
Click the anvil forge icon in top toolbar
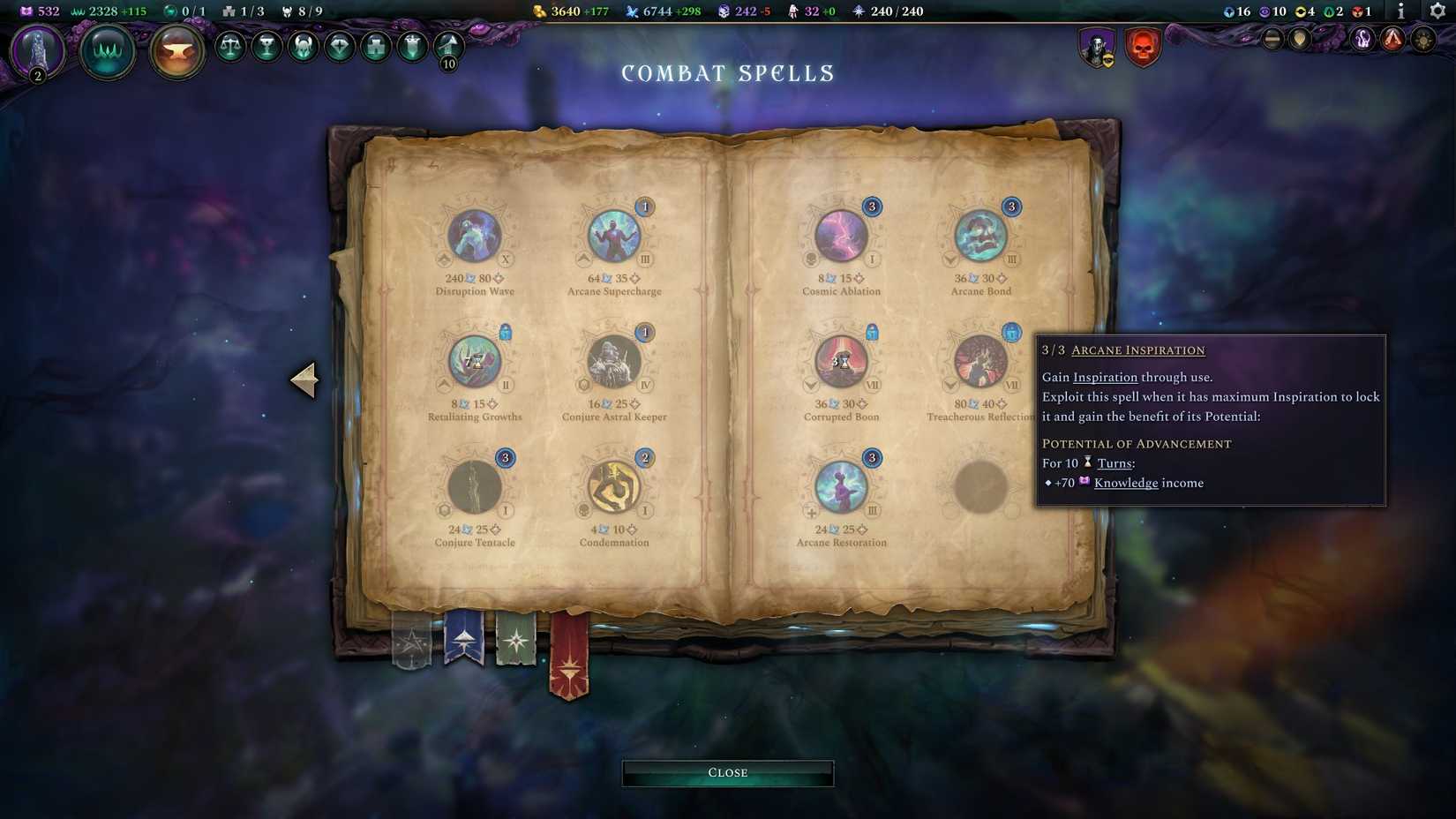coord(176,51)
